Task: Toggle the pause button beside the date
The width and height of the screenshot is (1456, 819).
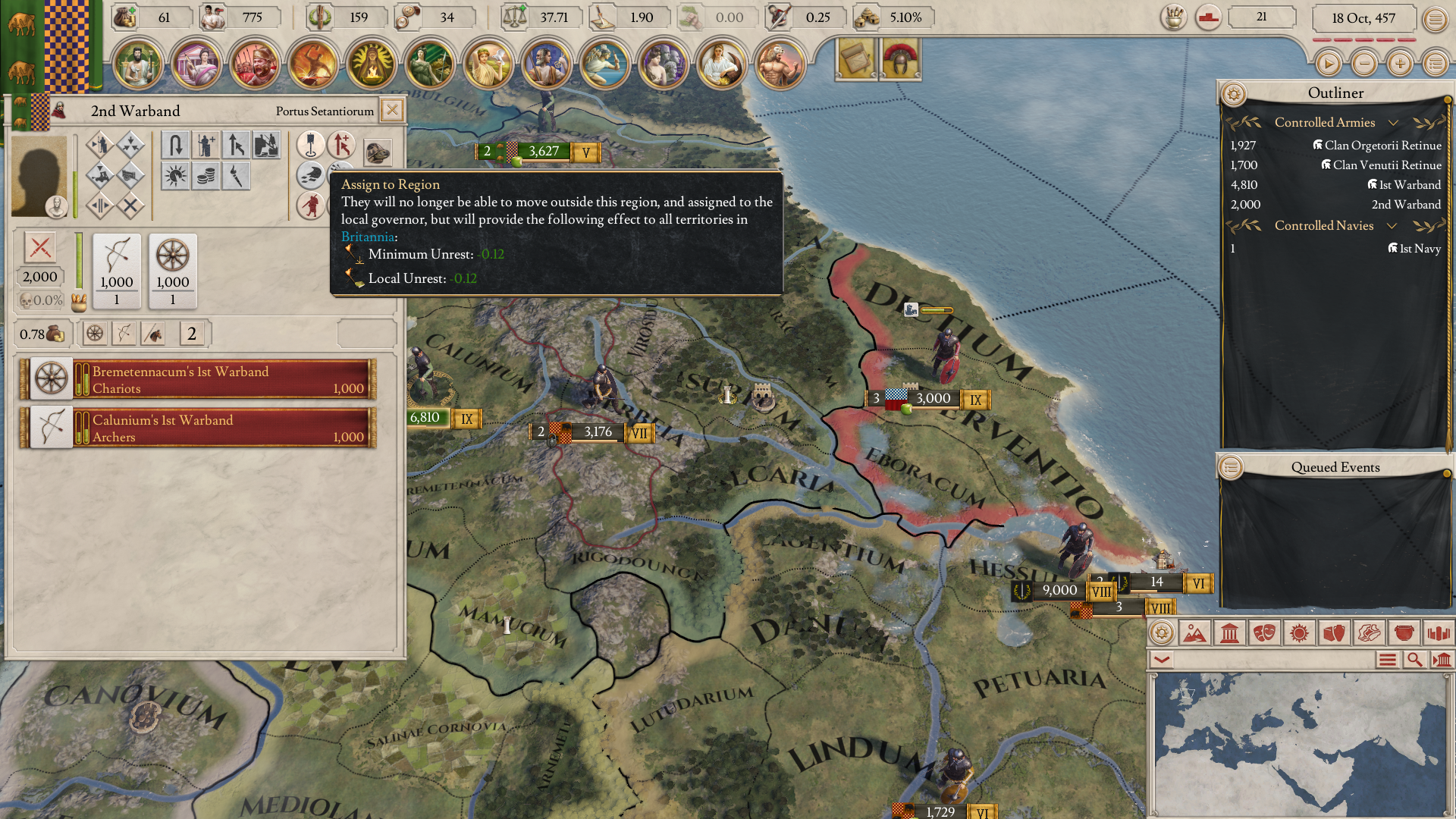Action: point(1329,64)
